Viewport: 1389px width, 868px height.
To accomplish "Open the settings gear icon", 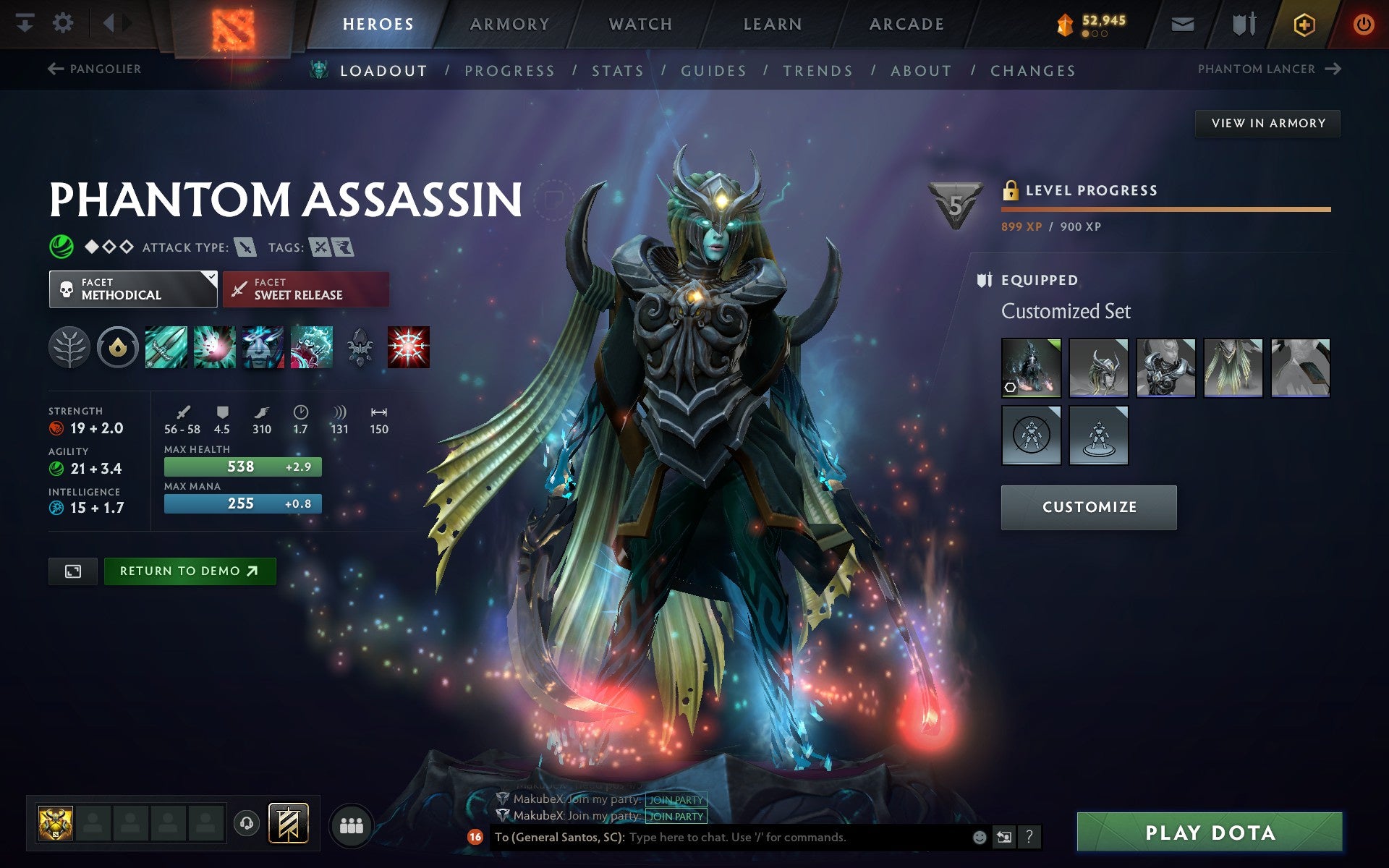I will (x=64, y=23).
